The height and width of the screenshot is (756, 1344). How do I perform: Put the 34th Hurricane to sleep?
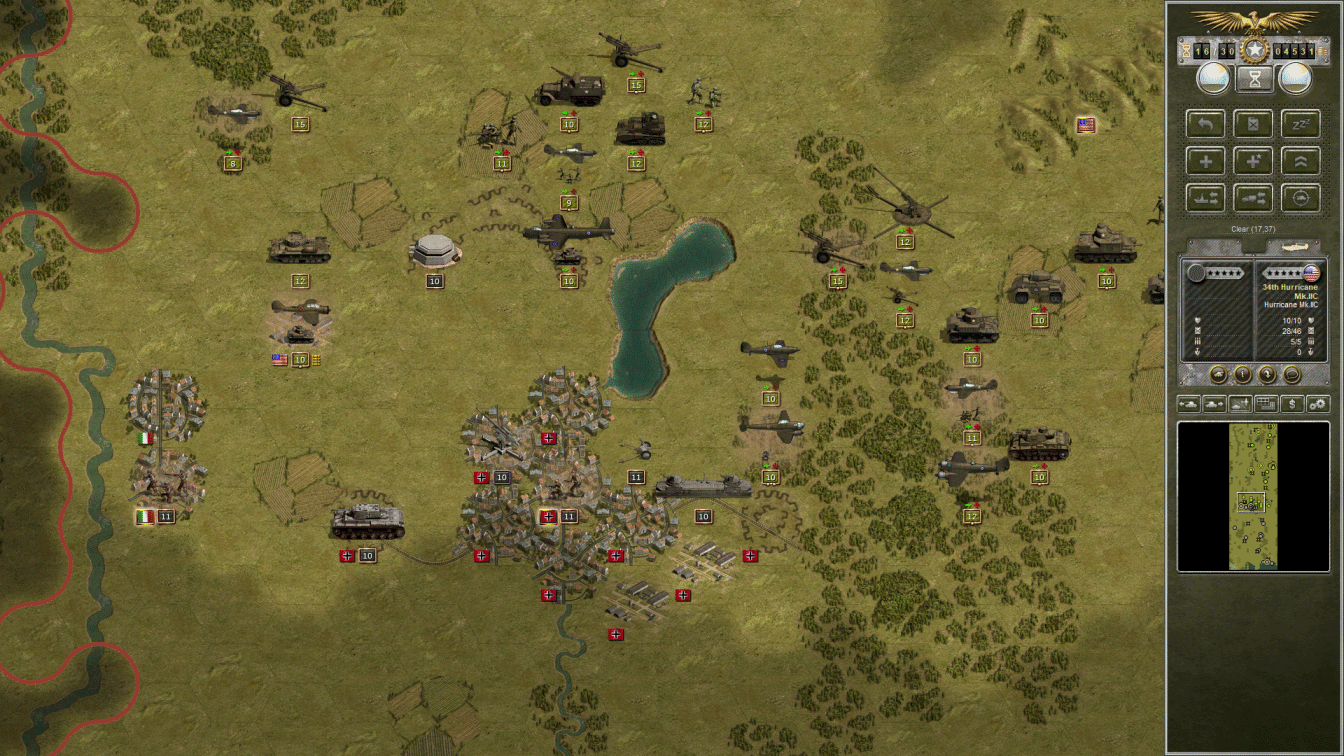[x=1301, y=123]
